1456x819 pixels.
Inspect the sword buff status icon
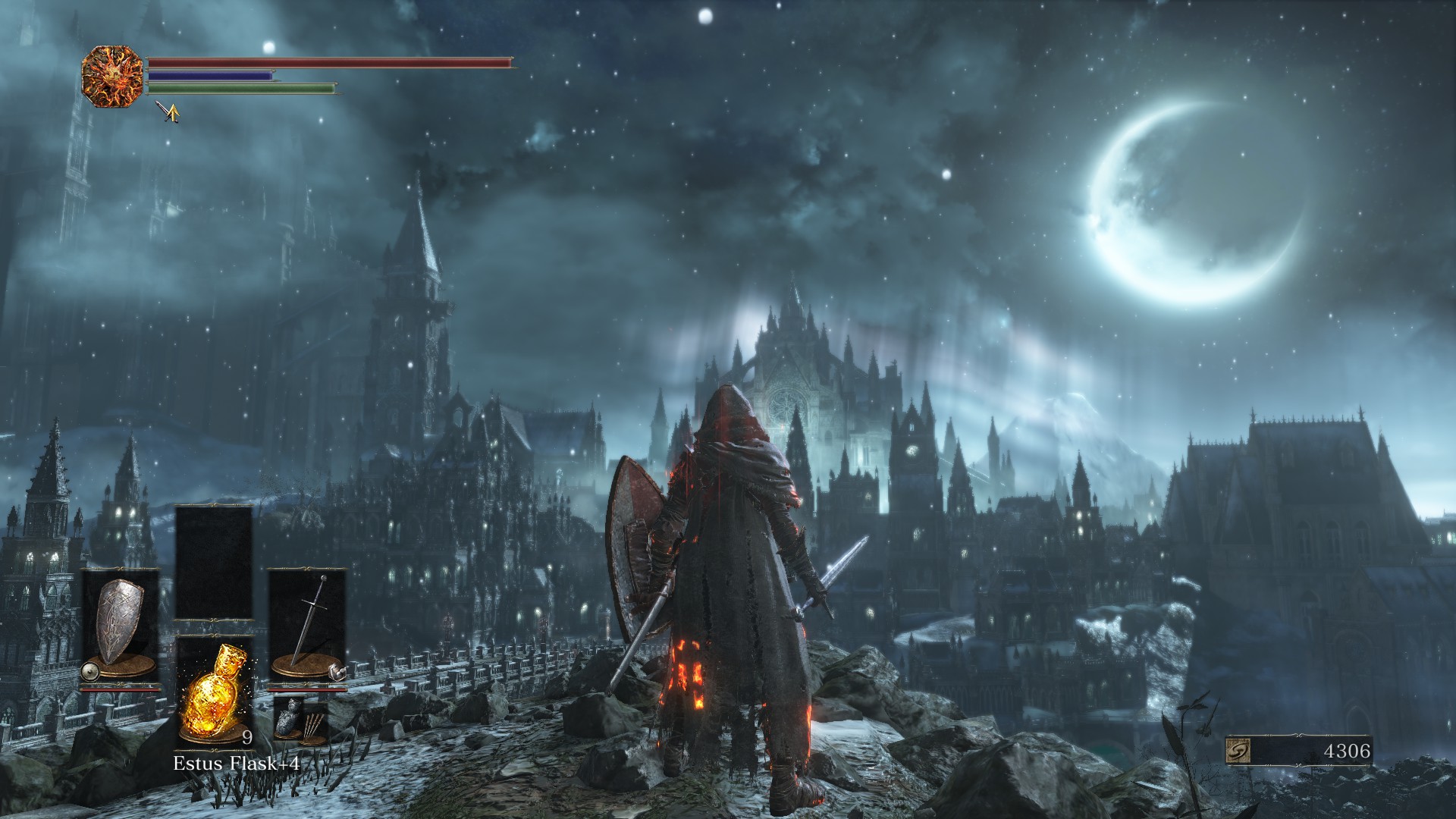point(168,112)
